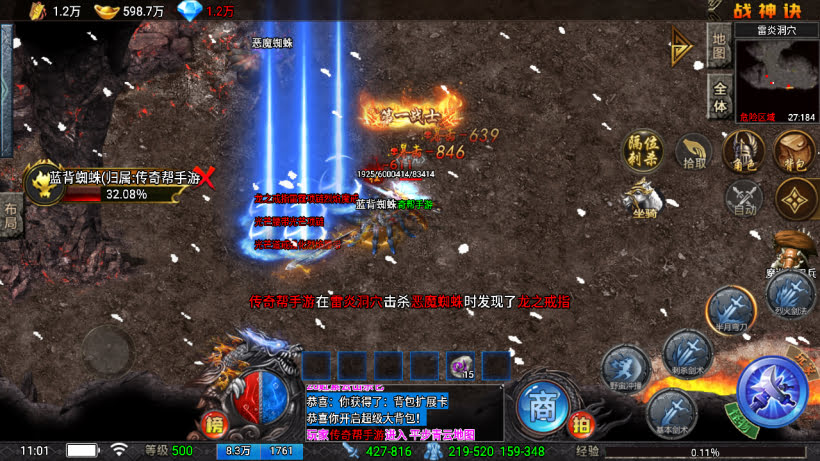The height and width of the screenshot is (461, 820).
Task: Expand the gold triangle arrow menu
Action: 684,45
